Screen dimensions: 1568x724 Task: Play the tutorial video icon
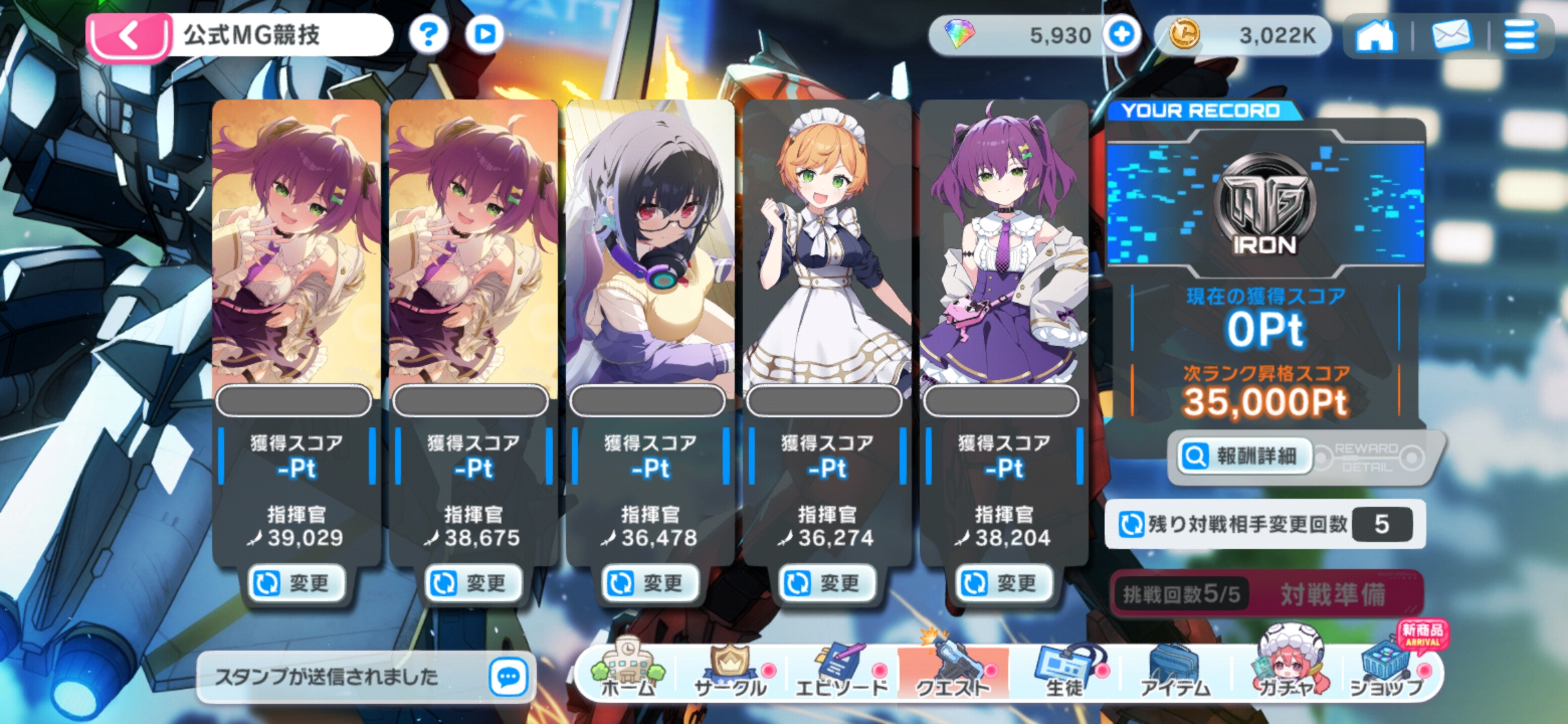click(484, 34)
